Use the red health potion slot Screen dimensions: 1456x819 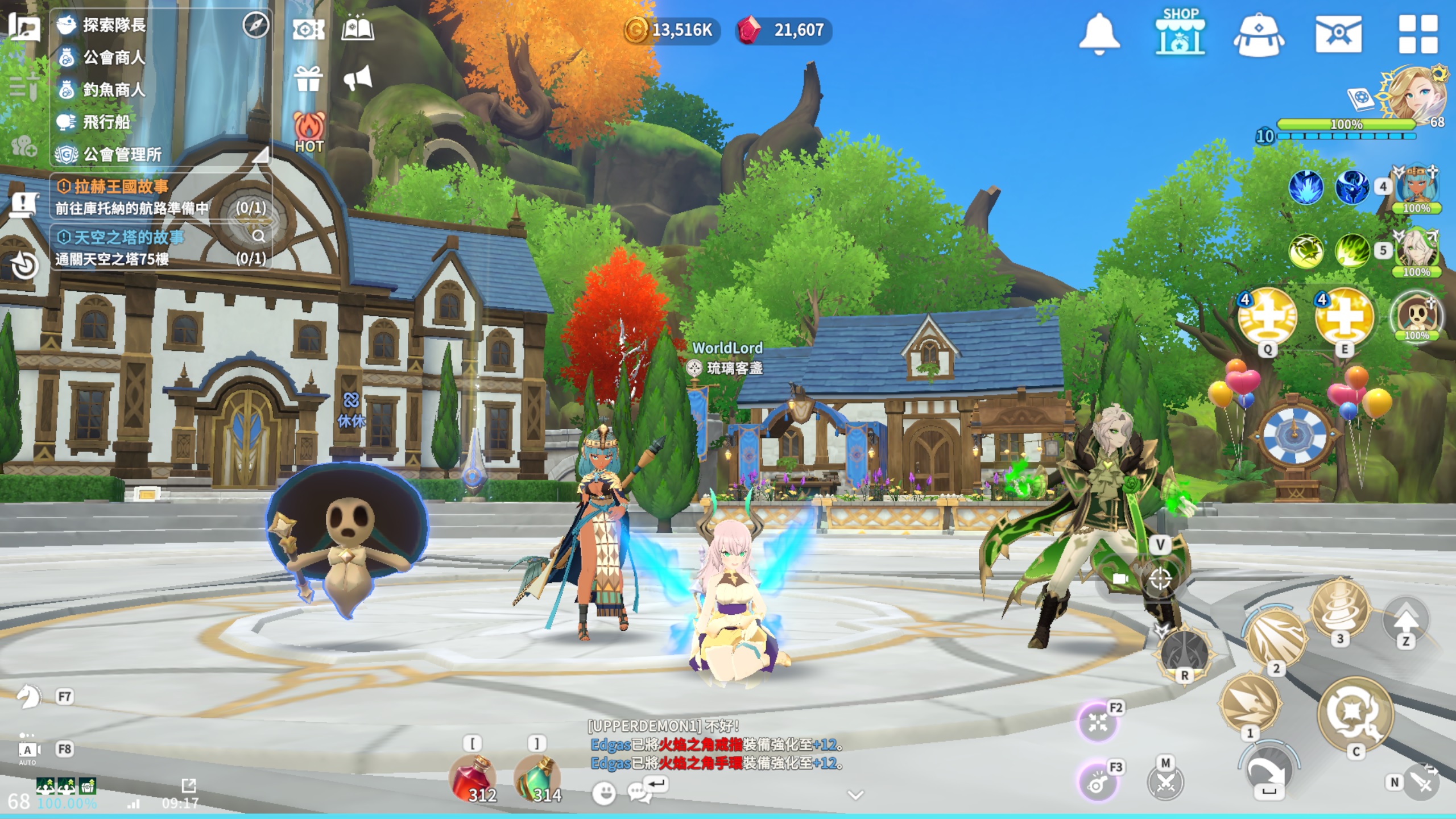click(473, 777)
